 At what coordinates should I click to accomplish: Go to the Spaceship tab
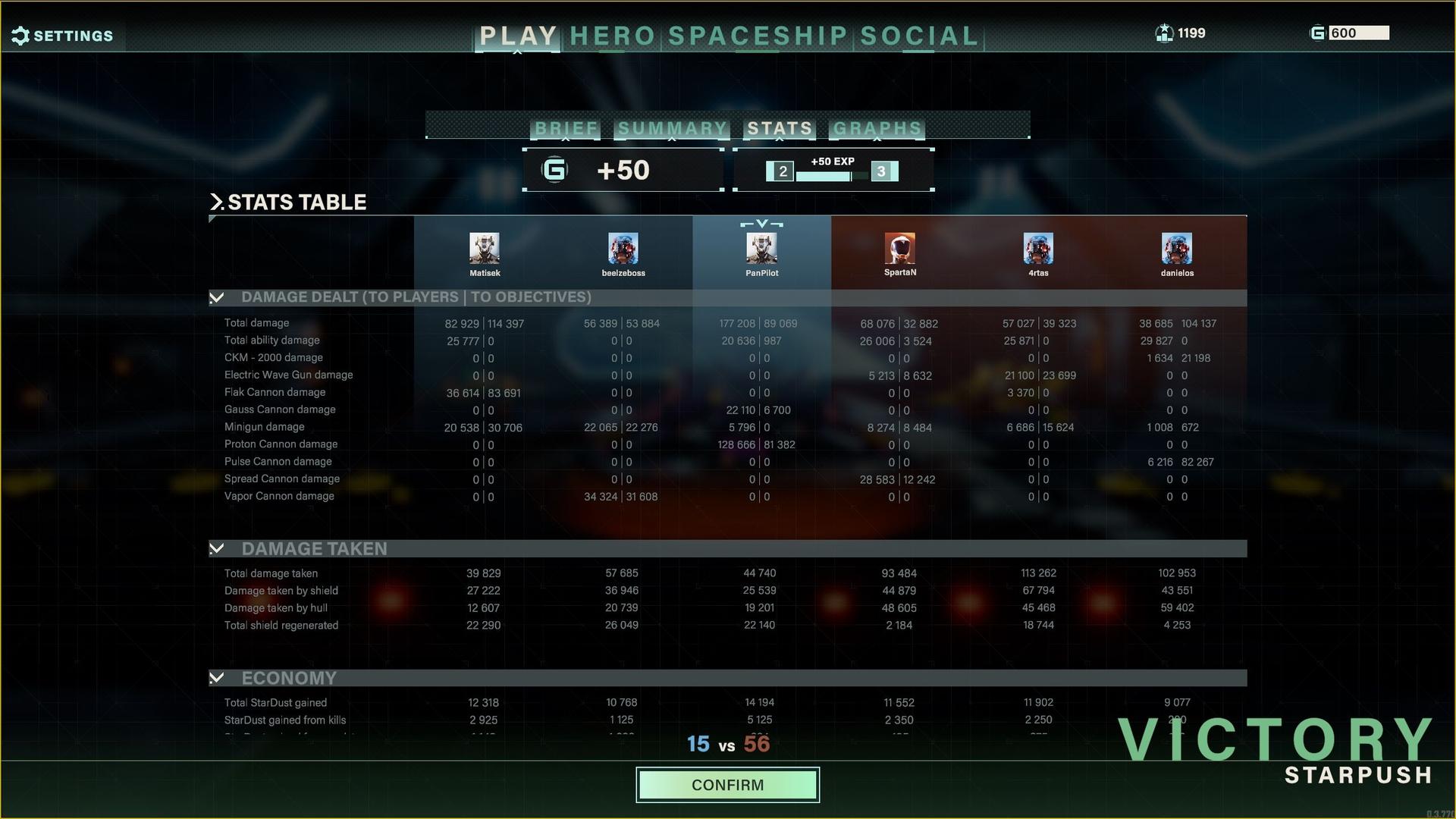pyautogui.click(x=758, y=36)
